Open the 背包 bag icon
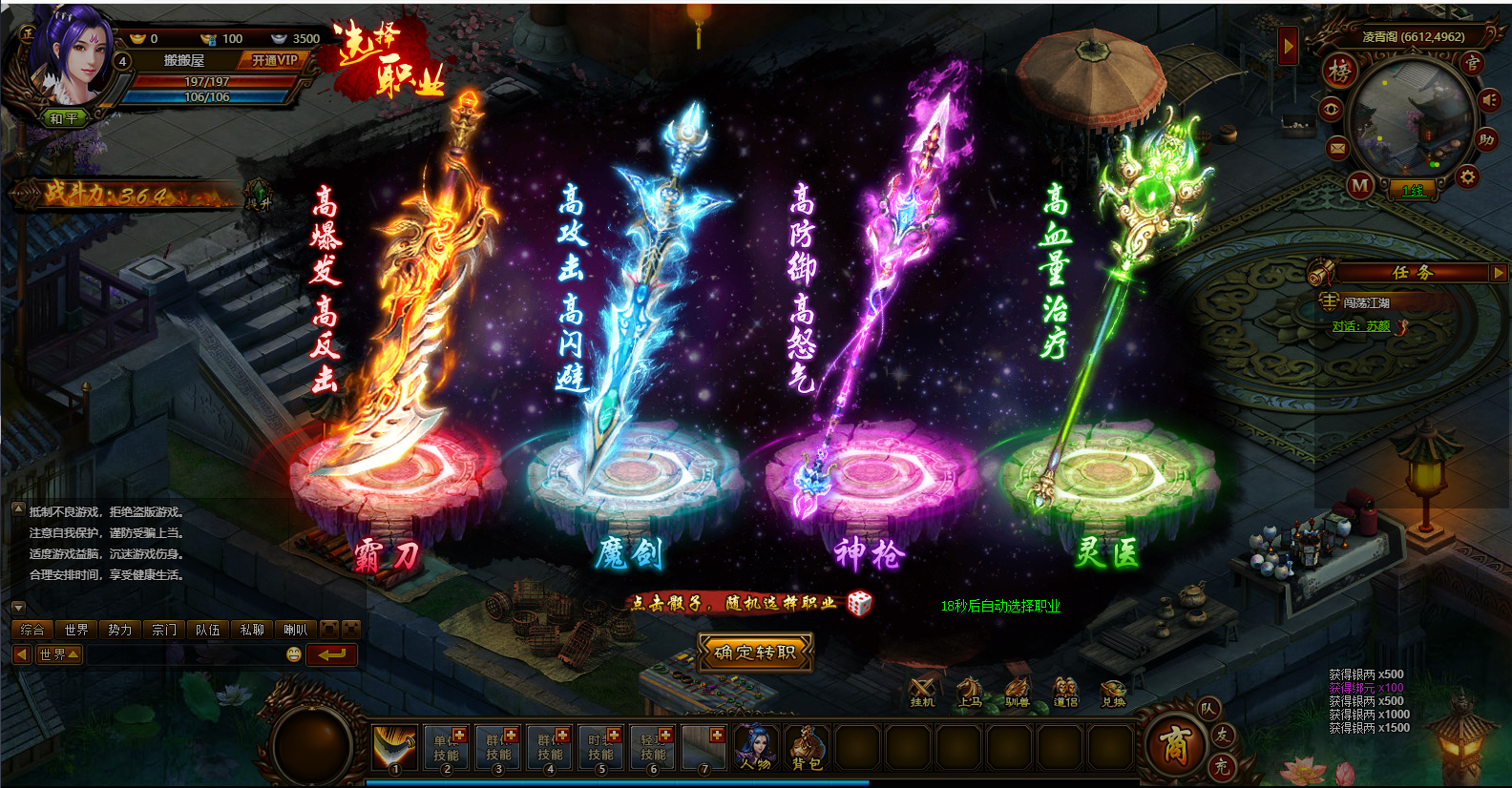 807,747
